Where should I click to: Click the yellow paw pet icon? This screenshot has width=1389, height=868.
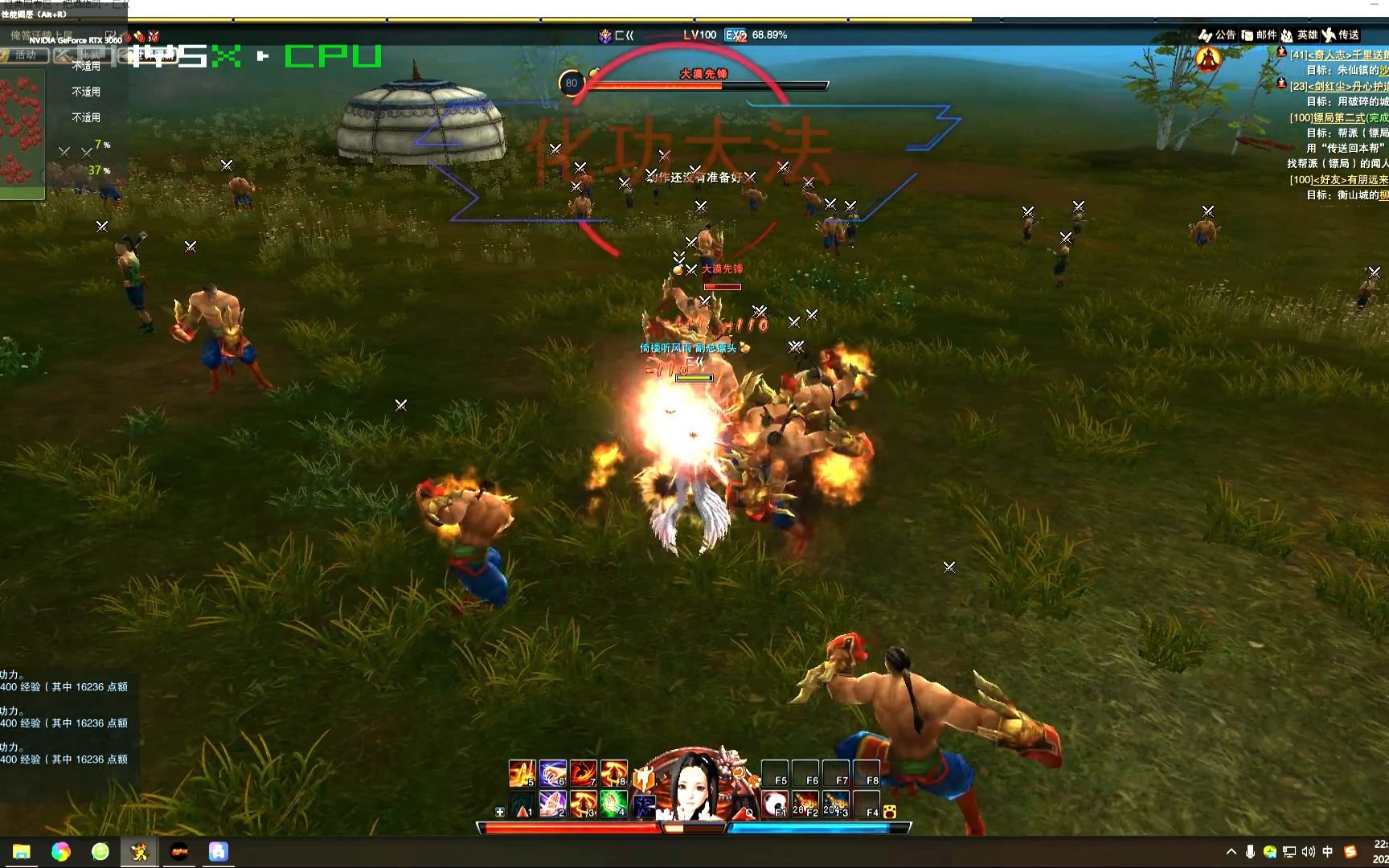[x=890, y=813]
